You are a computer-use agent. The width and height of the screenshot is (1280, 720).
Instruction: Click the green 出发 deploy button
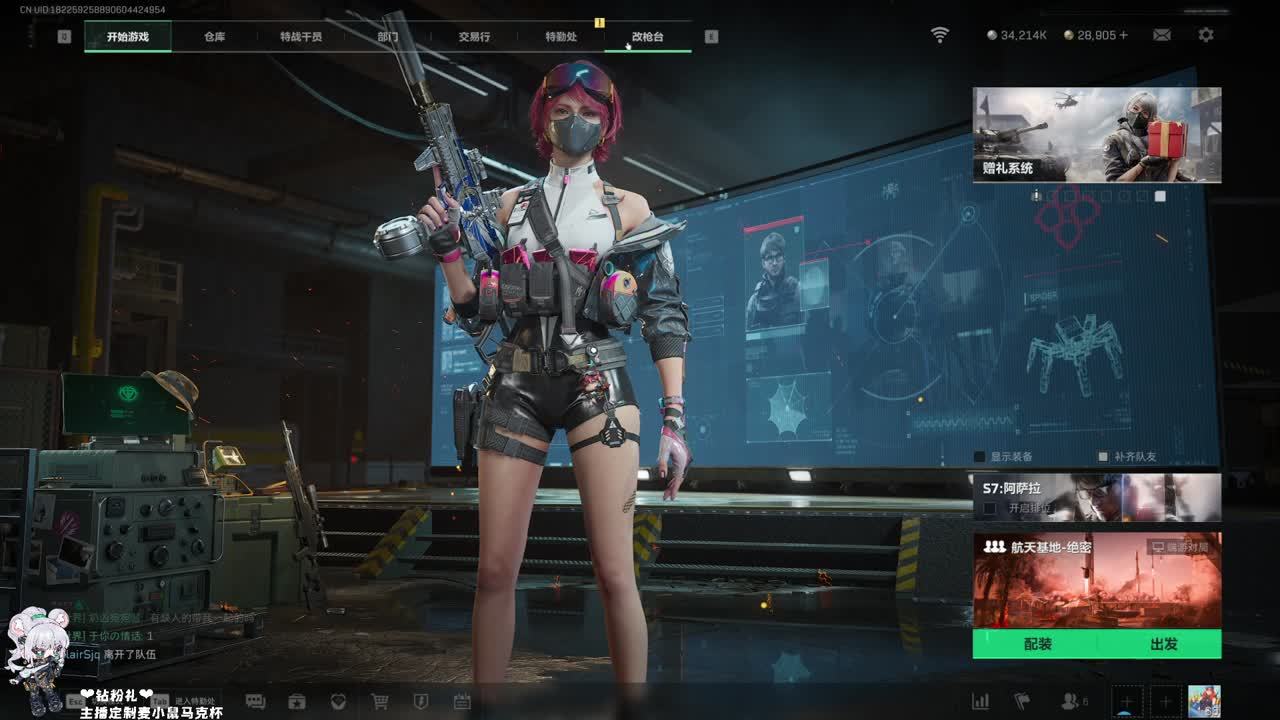(1163, 644)
